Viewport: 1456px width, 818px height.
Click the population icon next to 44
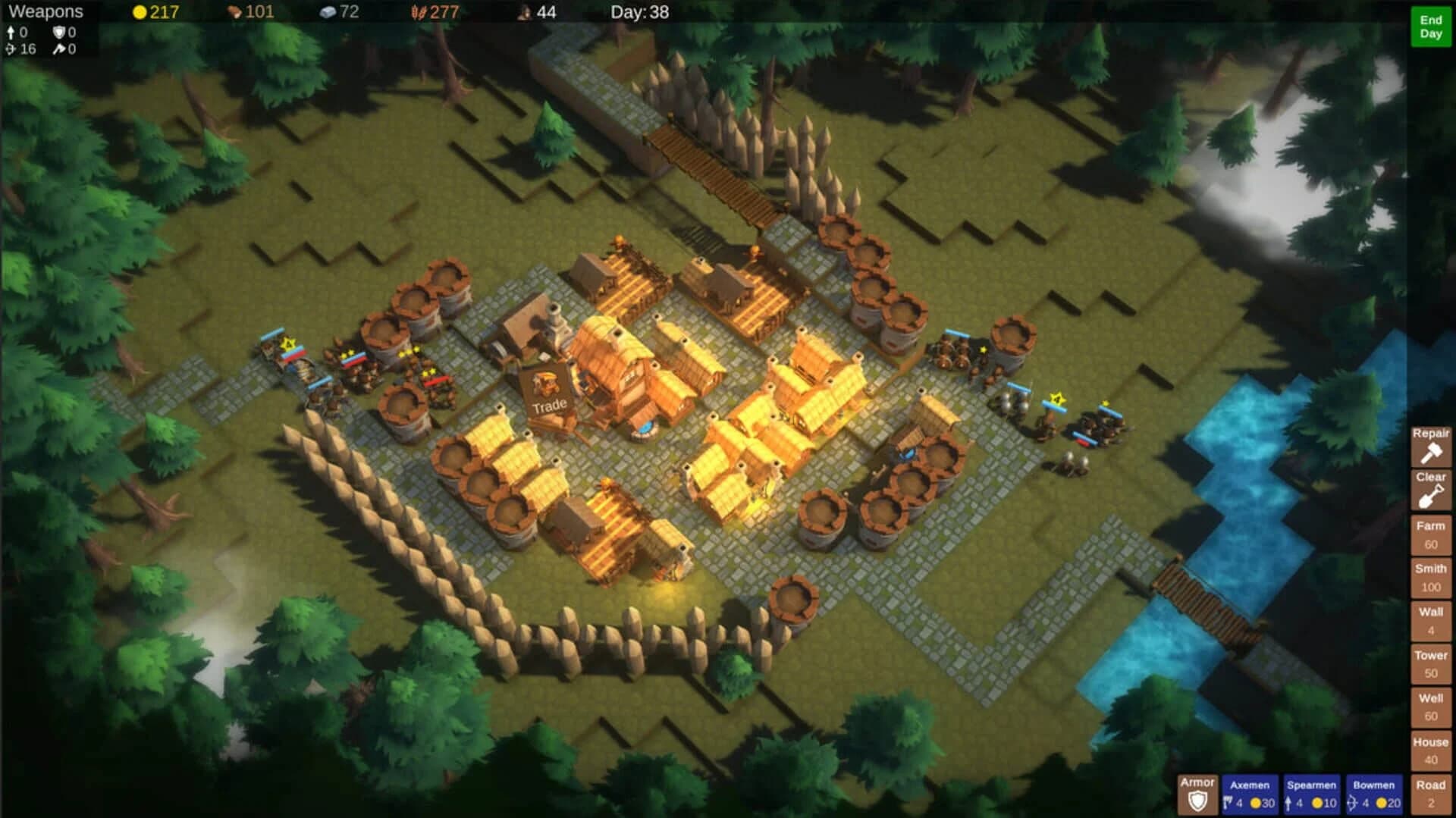click(525, 12)
